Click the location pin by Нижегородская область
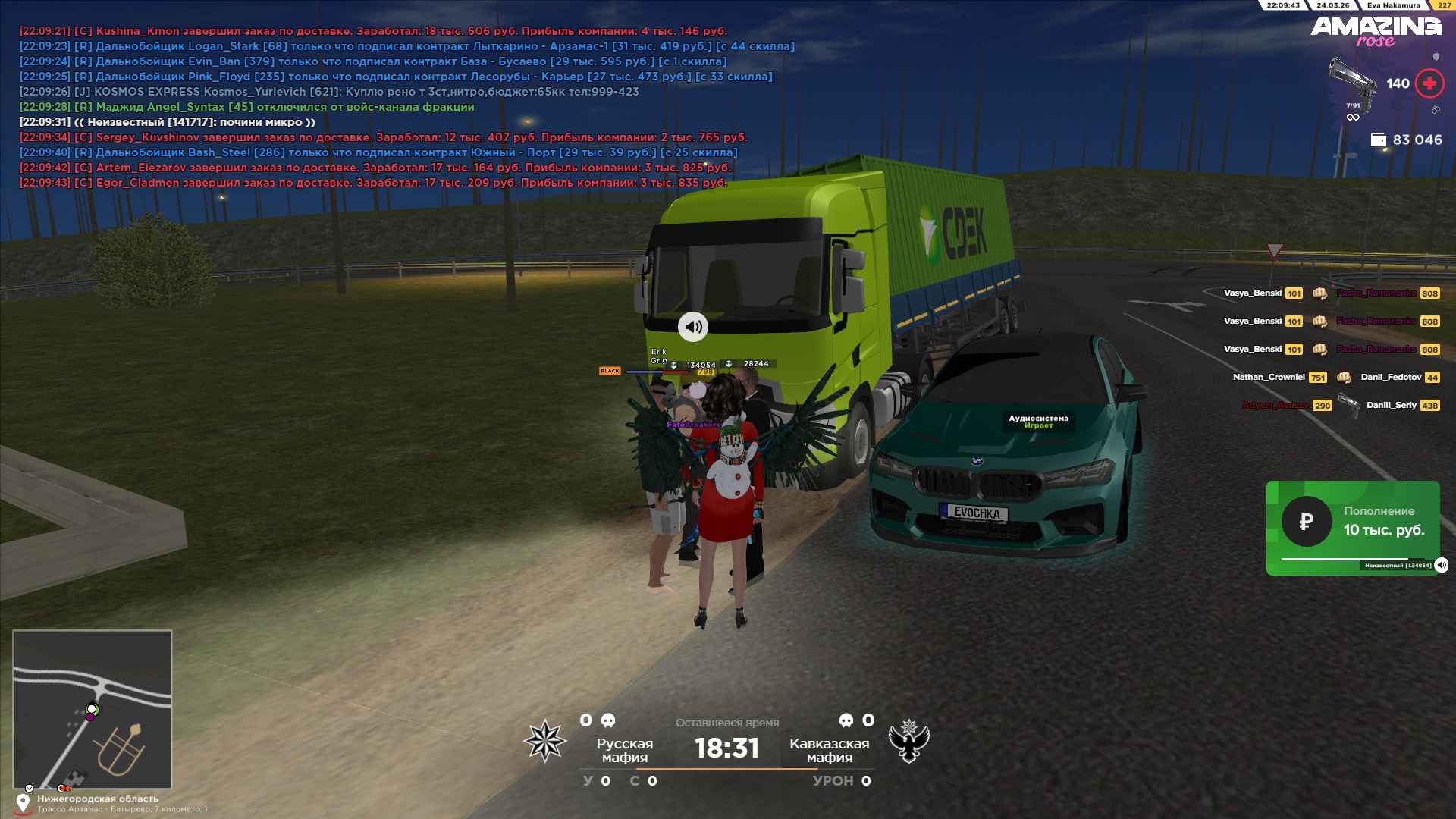 (23, 803)
